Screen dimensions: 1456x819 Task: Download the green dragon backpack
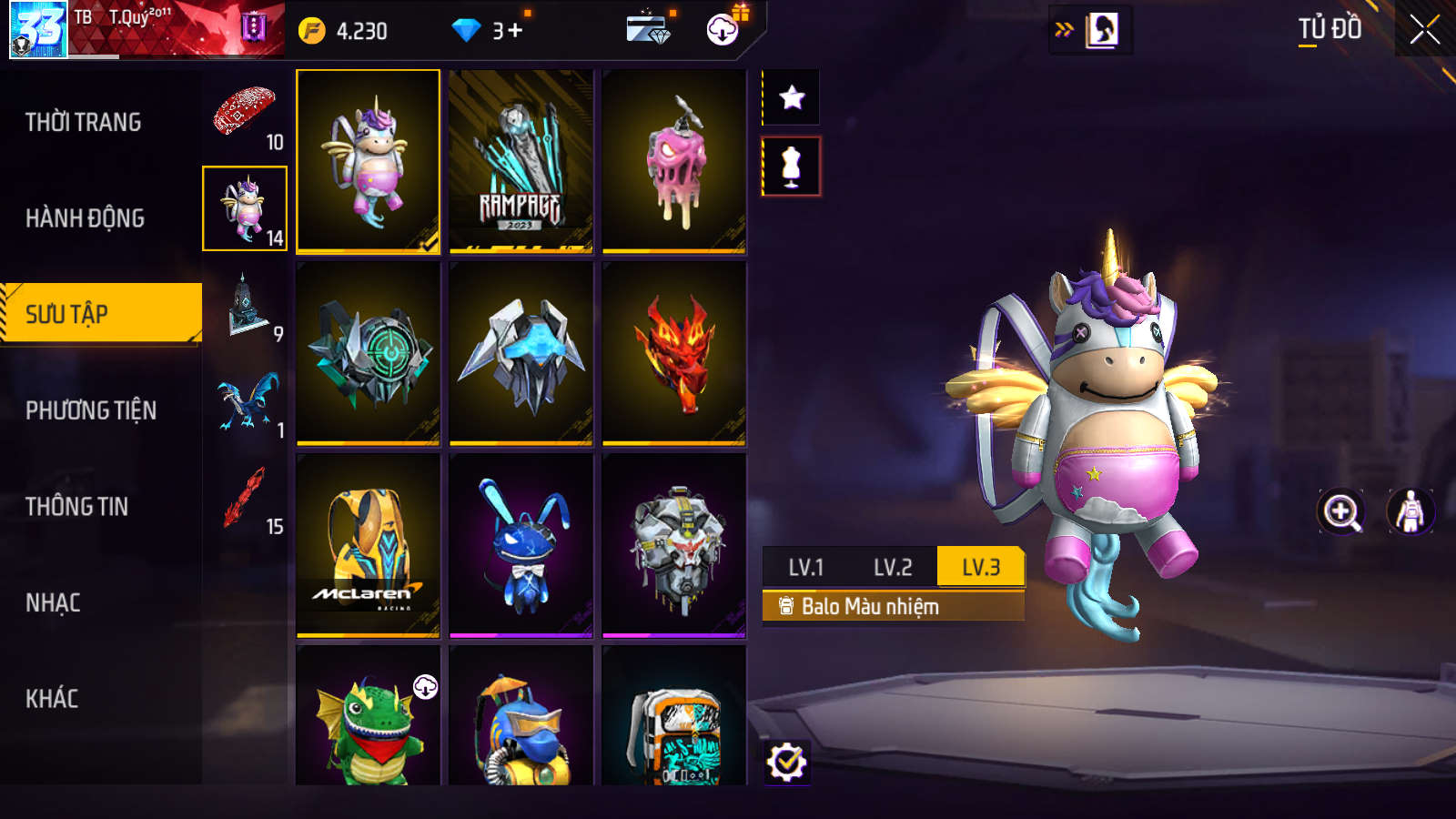pos(425,687)
